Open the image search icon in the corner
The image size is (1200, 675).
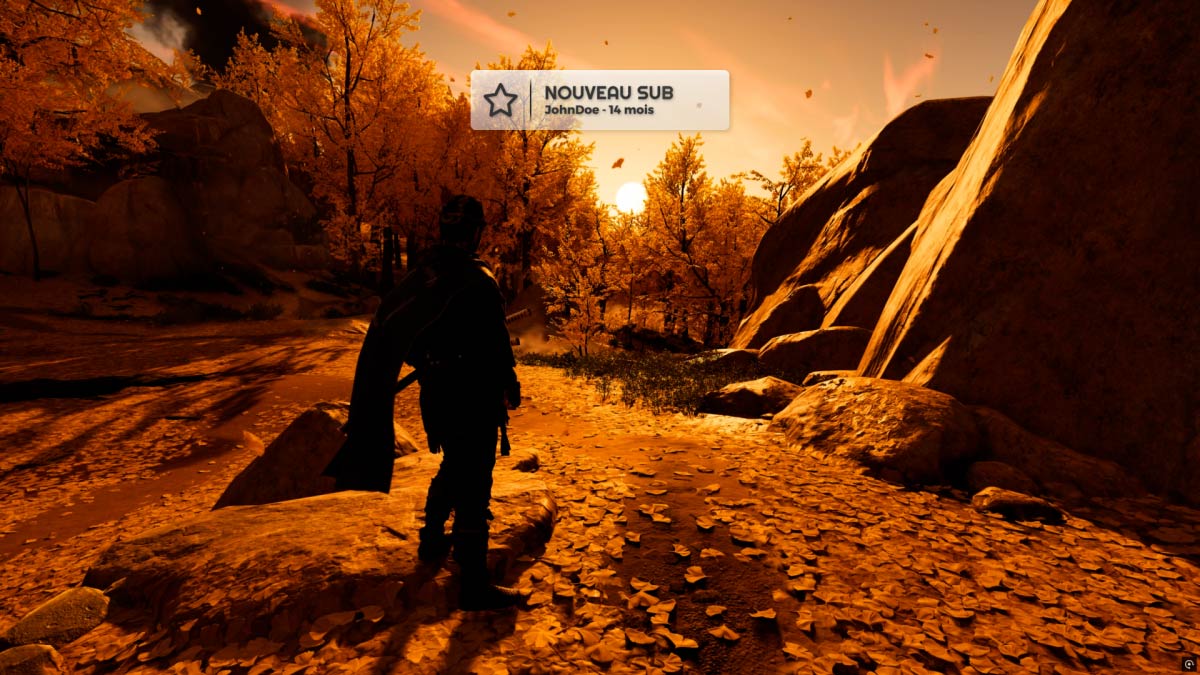click(x=1187, y=663)
